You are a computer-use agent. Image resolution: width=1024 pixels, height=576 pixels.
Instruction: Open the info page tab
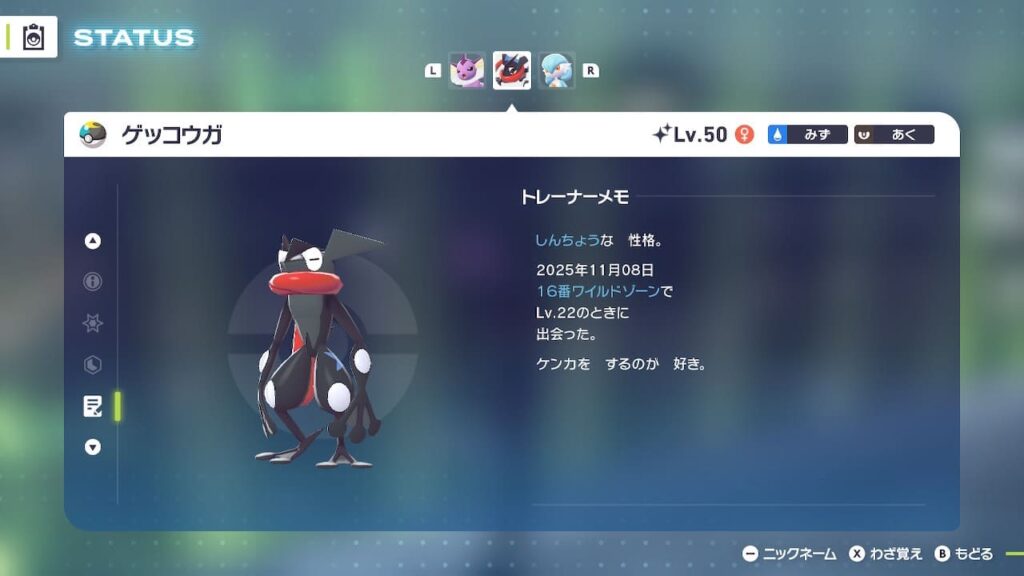pyautogui.click(x=93, y=282)
